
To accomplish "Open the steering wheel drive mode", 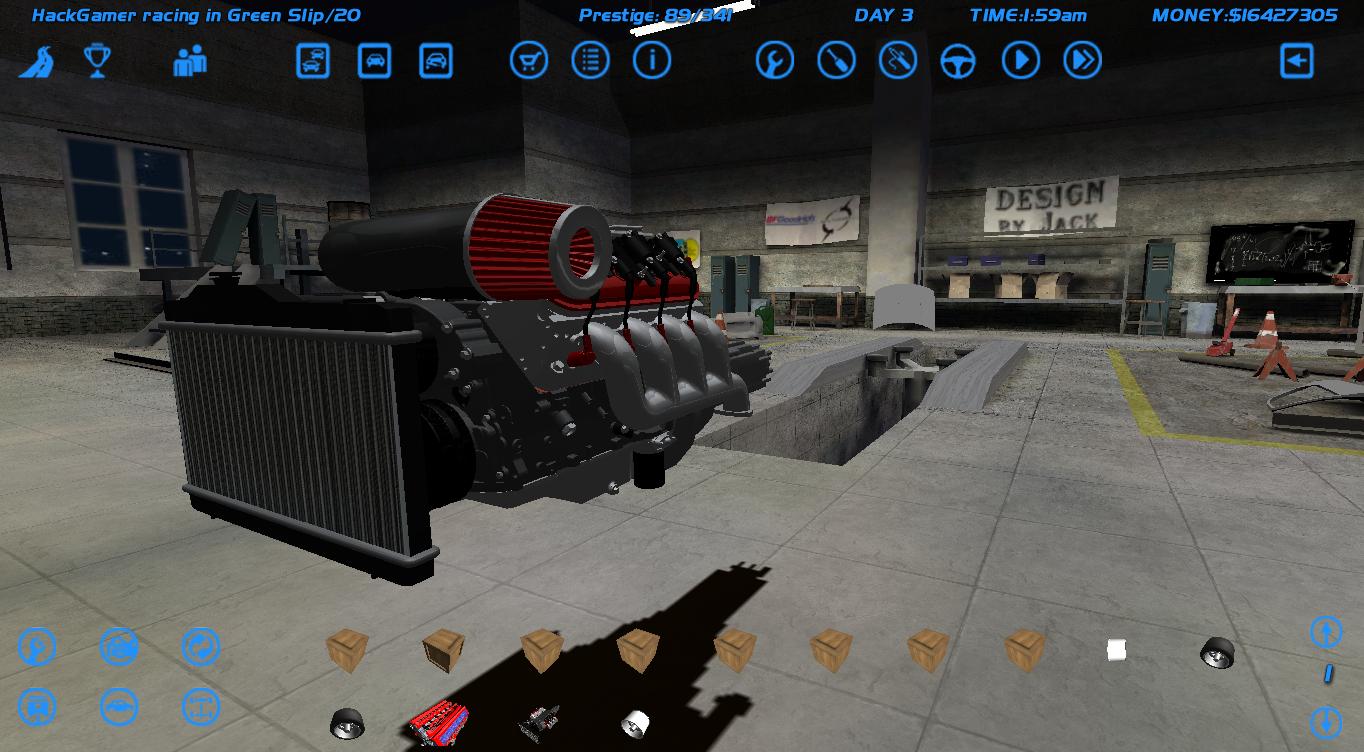I will 958,60.
